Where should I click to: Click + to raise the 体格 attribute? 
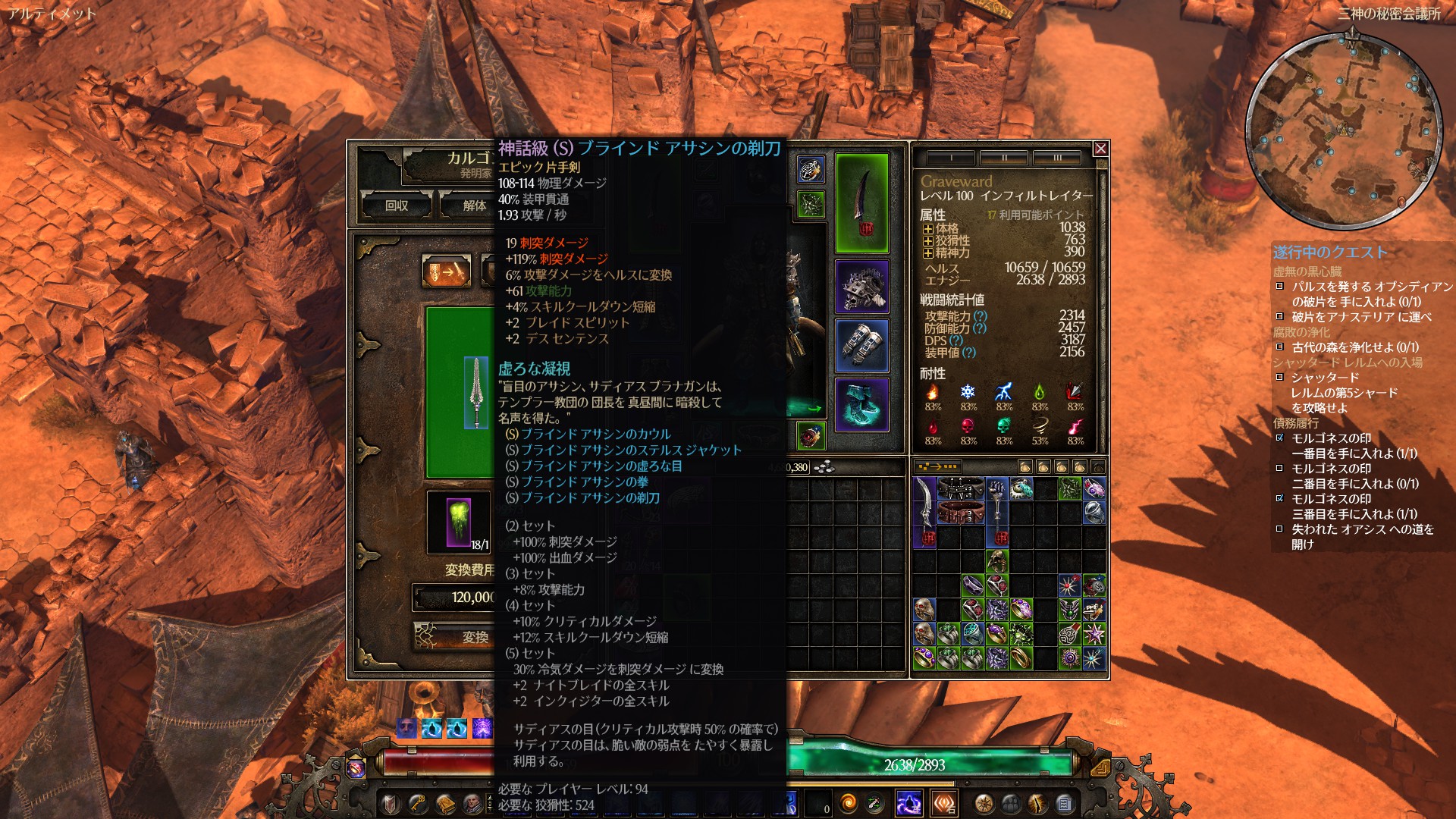[929, 231]
